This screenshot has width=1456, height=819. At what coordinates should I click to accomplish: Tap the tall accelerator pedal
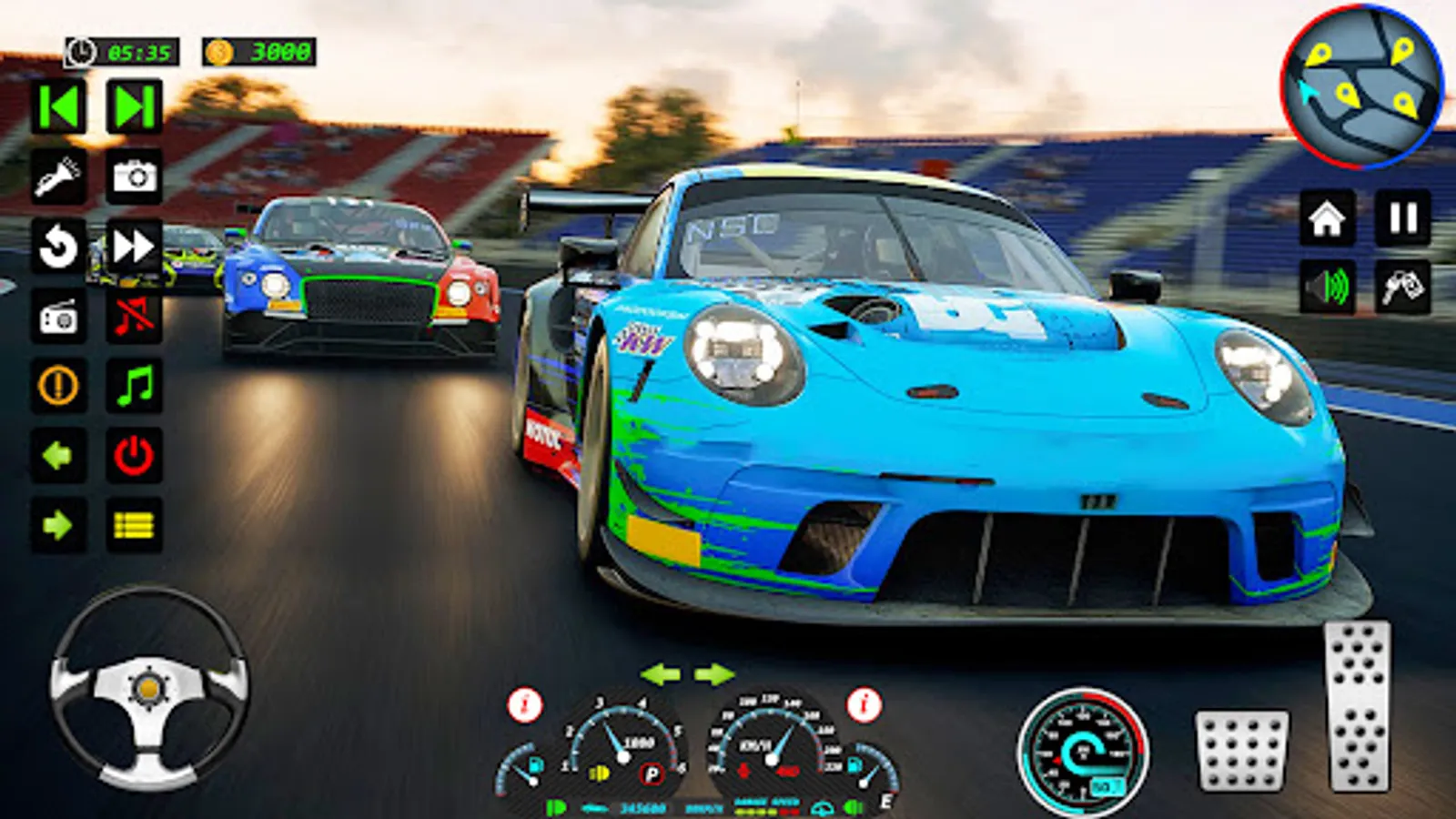coord(1358,706)
